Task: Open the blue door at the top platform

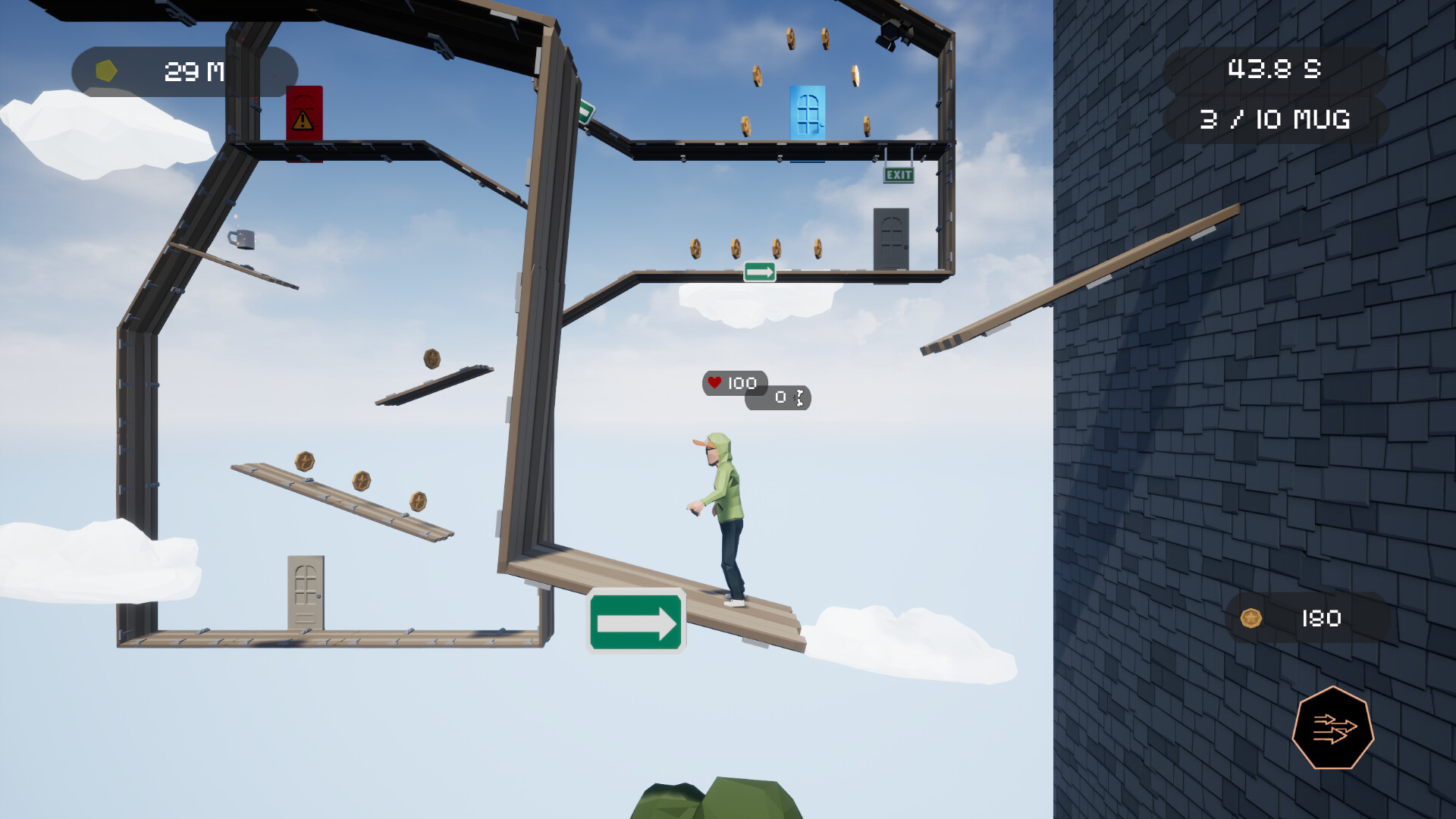Action: [x=808, y=114]
